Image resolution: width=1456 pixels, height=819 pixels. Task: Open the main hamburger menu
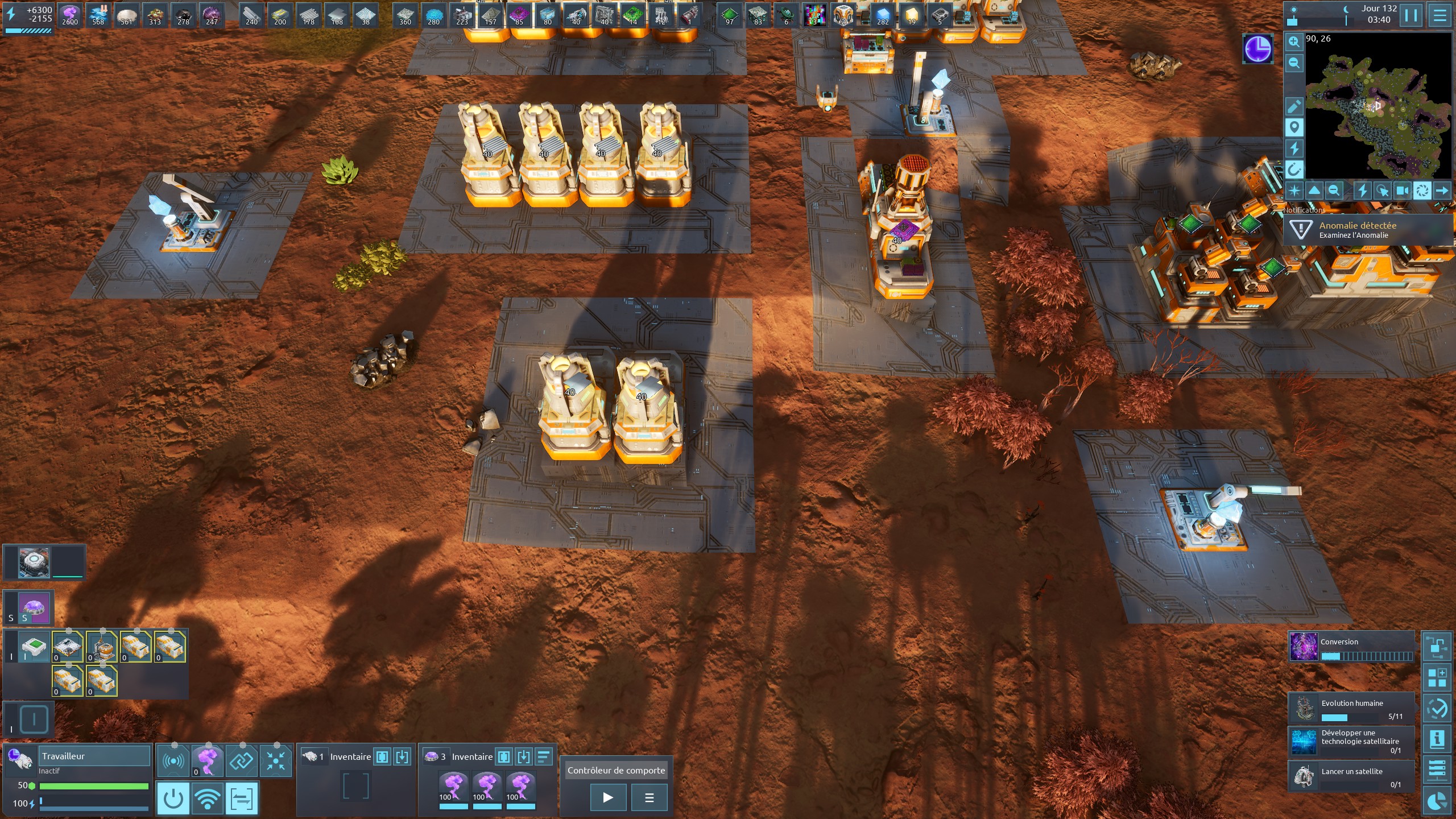point(1440,15)
